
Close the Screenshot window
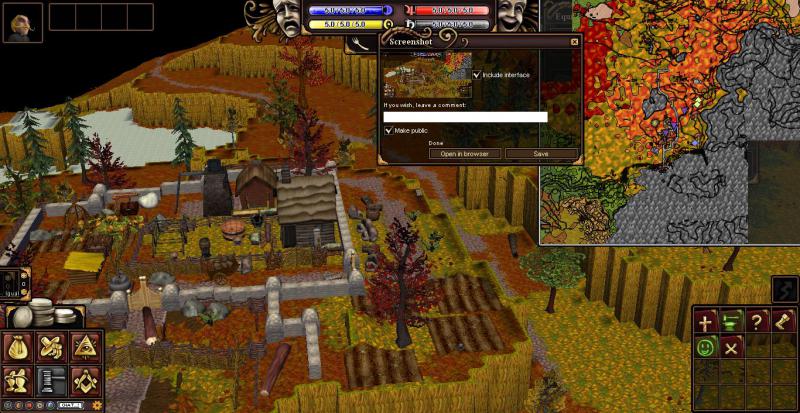pyautogui.click(x=574, y=42)
